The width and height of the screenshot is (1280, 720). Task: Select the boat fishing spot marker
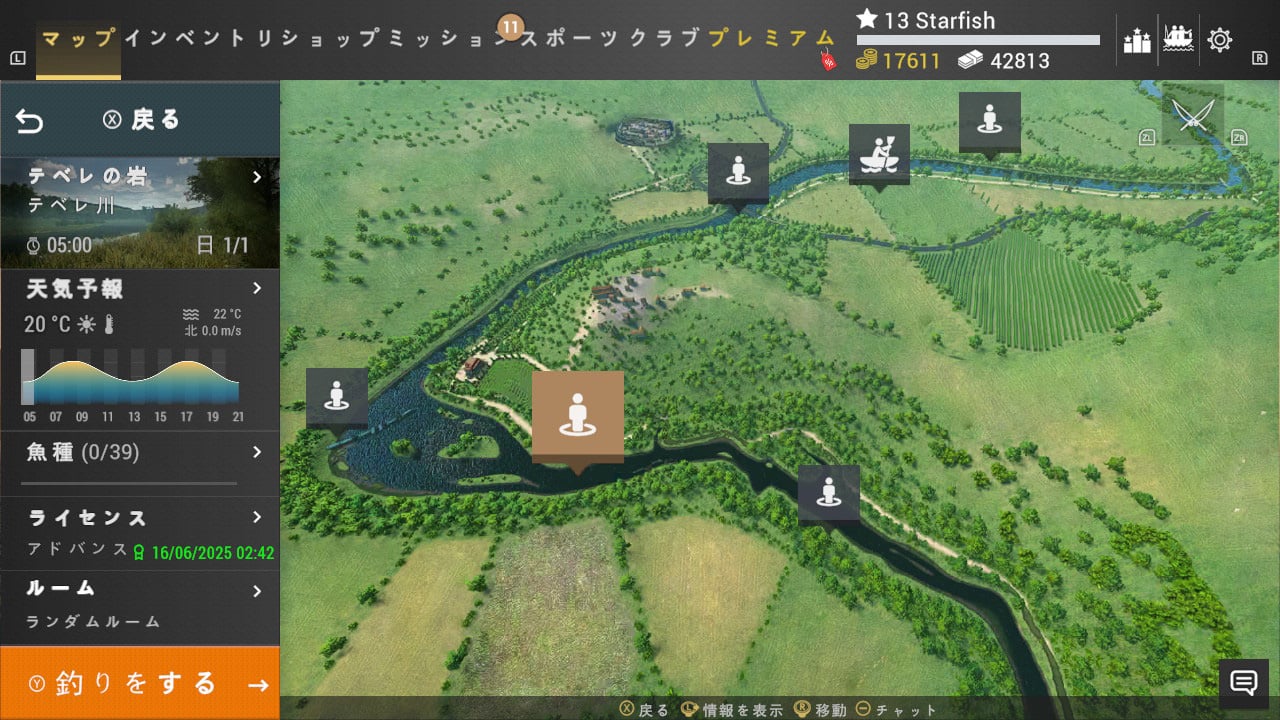pyautogui.click(x=879, y=152)
